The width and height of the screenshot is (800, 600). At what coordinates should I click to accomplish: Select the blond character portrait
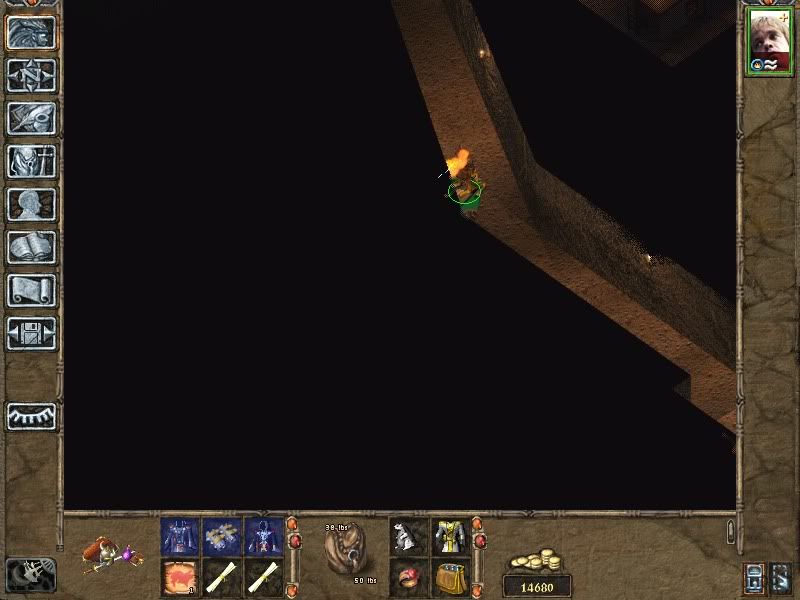click(x=769, y=42)
